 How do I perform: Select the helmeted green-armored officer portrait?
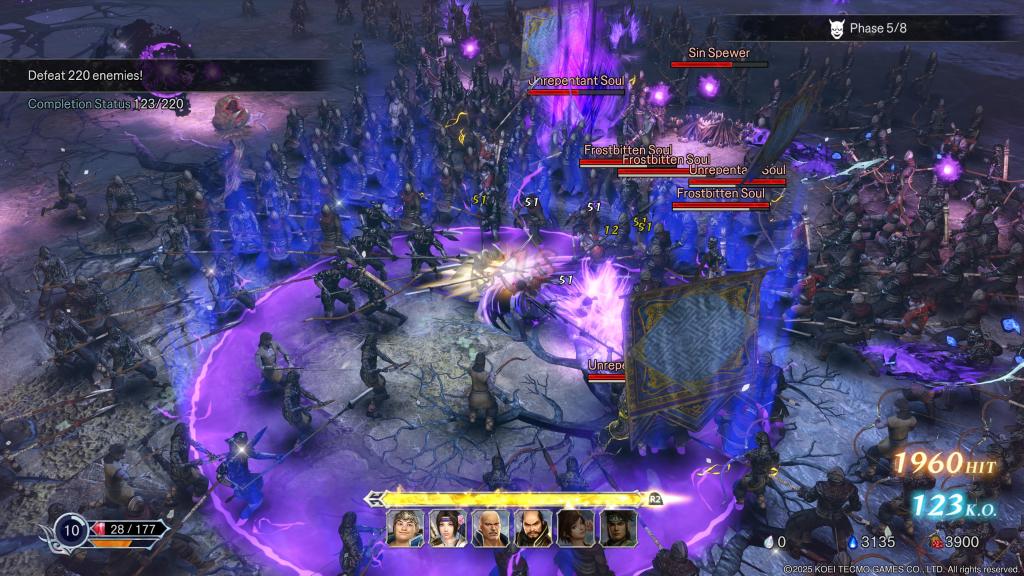618,528
